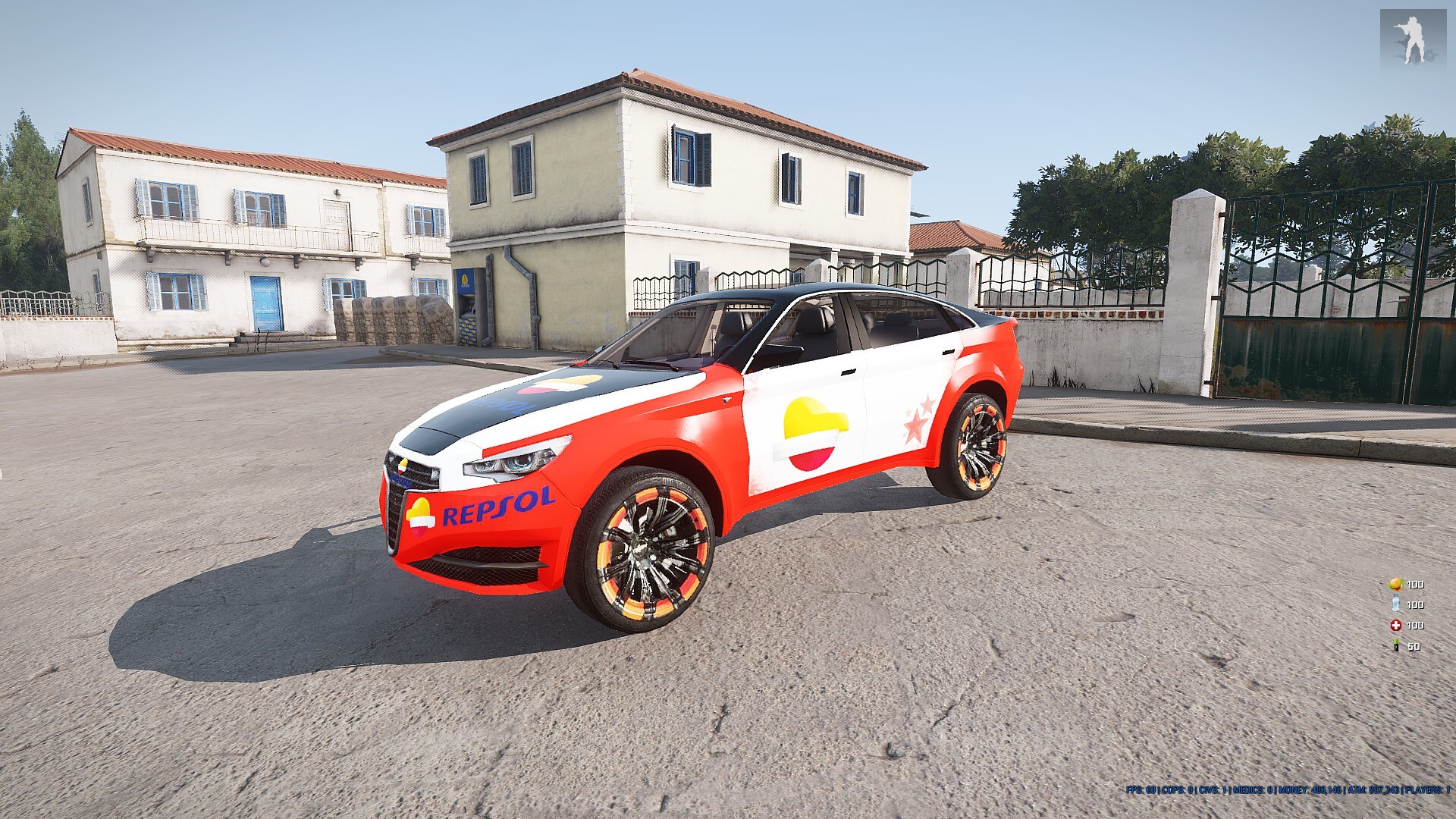Select the hamburger hunger icon
Viewport: 1456px width, 819px height.
tap(1395, 584)
